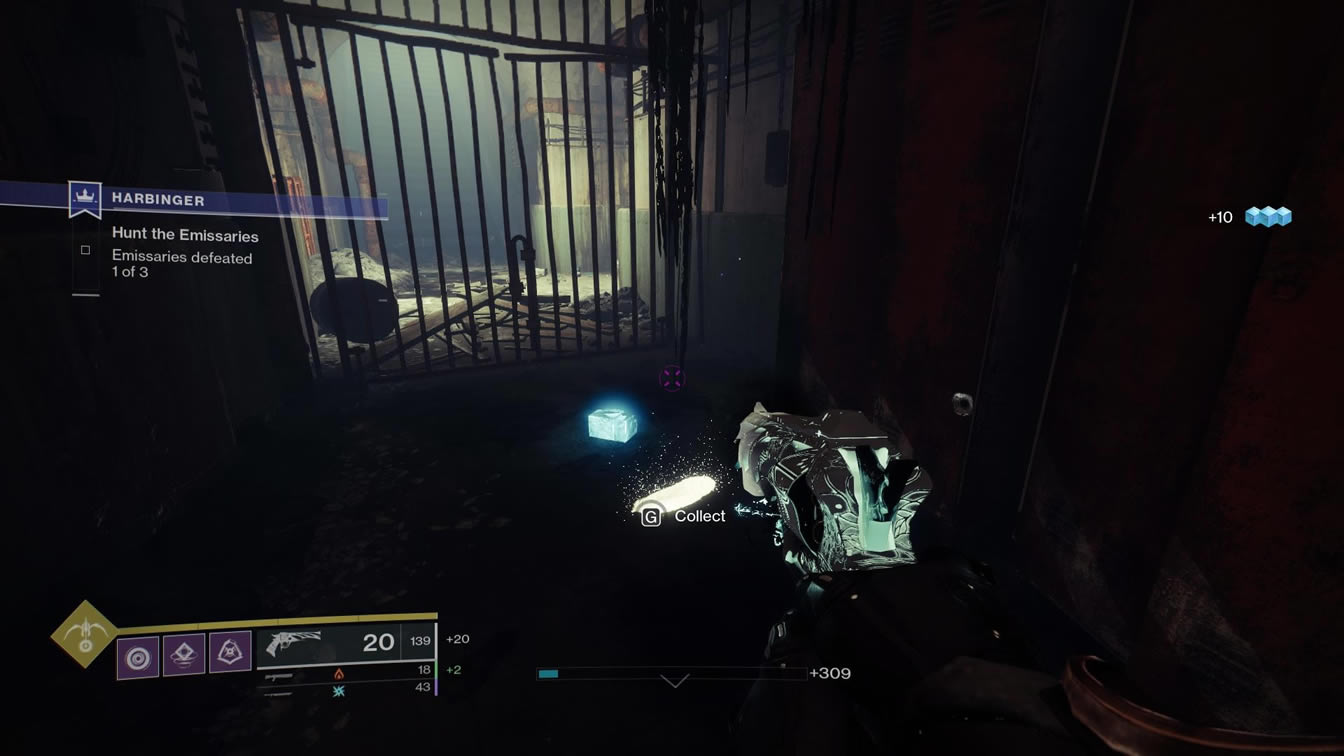Choose the arc power weapon slot
The height and width of the screenshot is (756, 1344).
click(x=338, y=690)
